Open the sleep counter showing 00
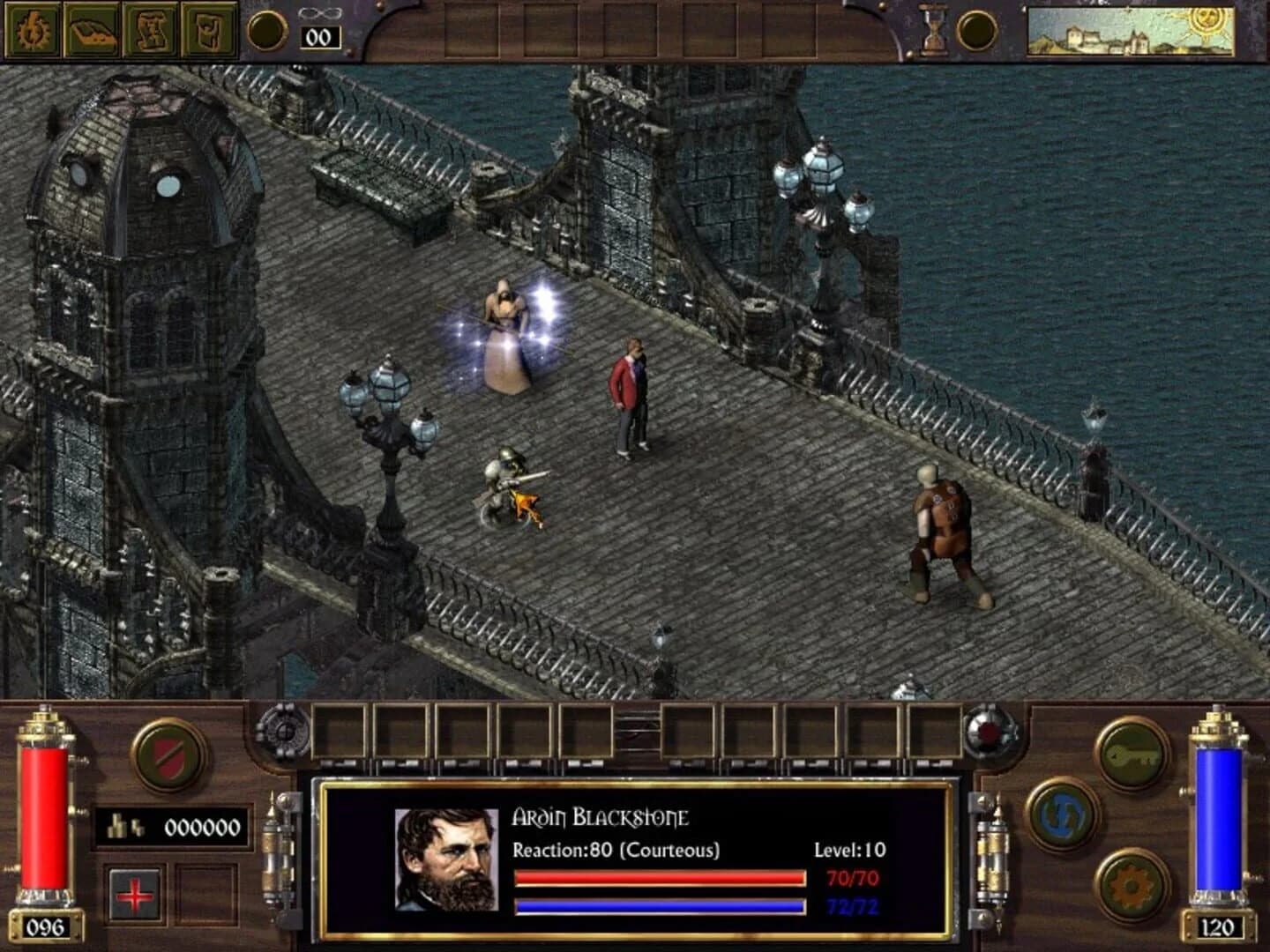The image size is (1270, 952). [x=322, y=36]
